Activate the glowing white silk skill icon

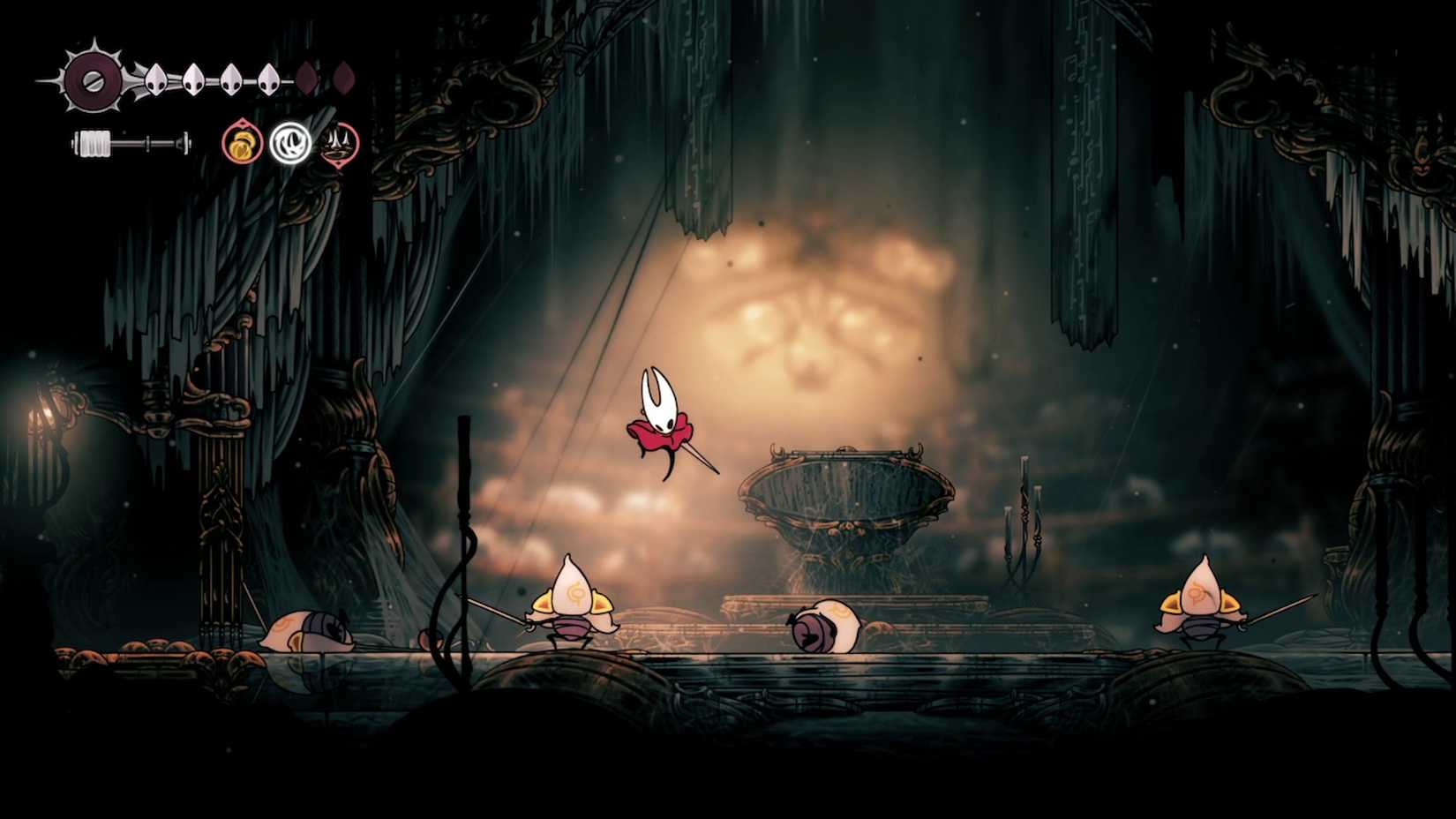(290, 143)
